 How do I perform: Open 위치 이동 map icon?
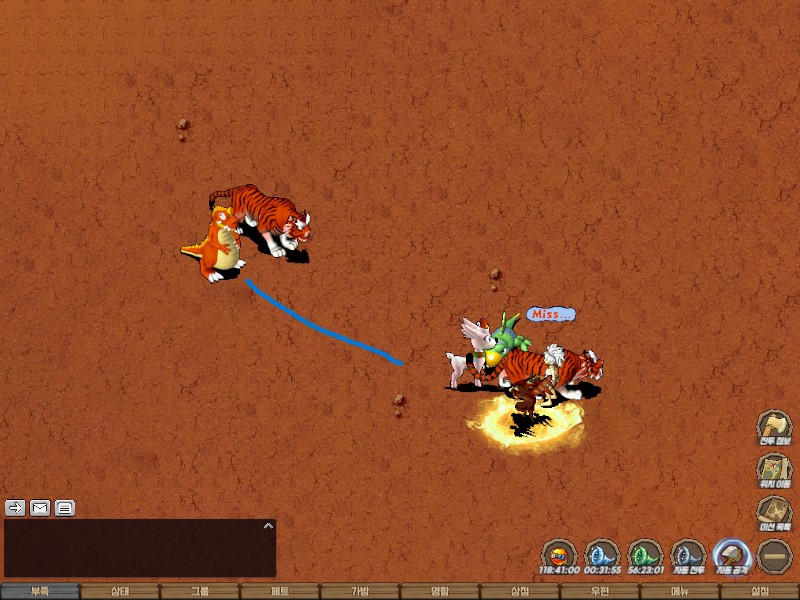774,468
